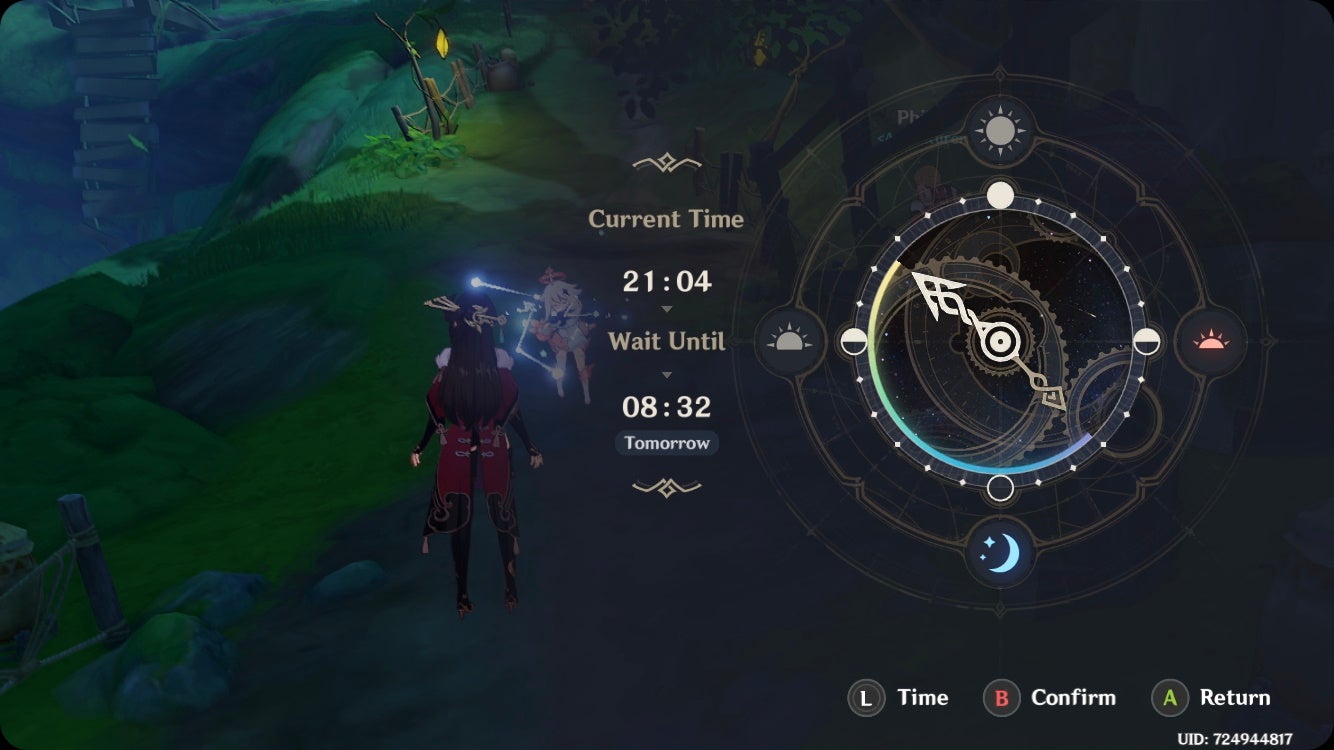Select the Time option in the bottom prompt bar
Viewport: 1334px width, 750px height.
pos(921,698)
